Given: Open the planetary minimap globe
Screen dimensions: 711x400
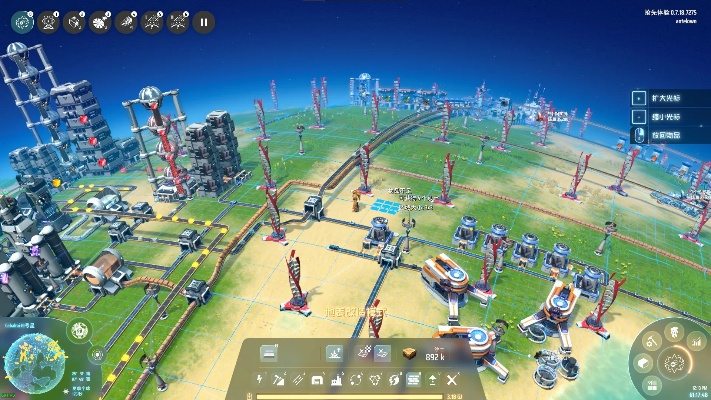Looking at the screenshot, I should 33,362.
